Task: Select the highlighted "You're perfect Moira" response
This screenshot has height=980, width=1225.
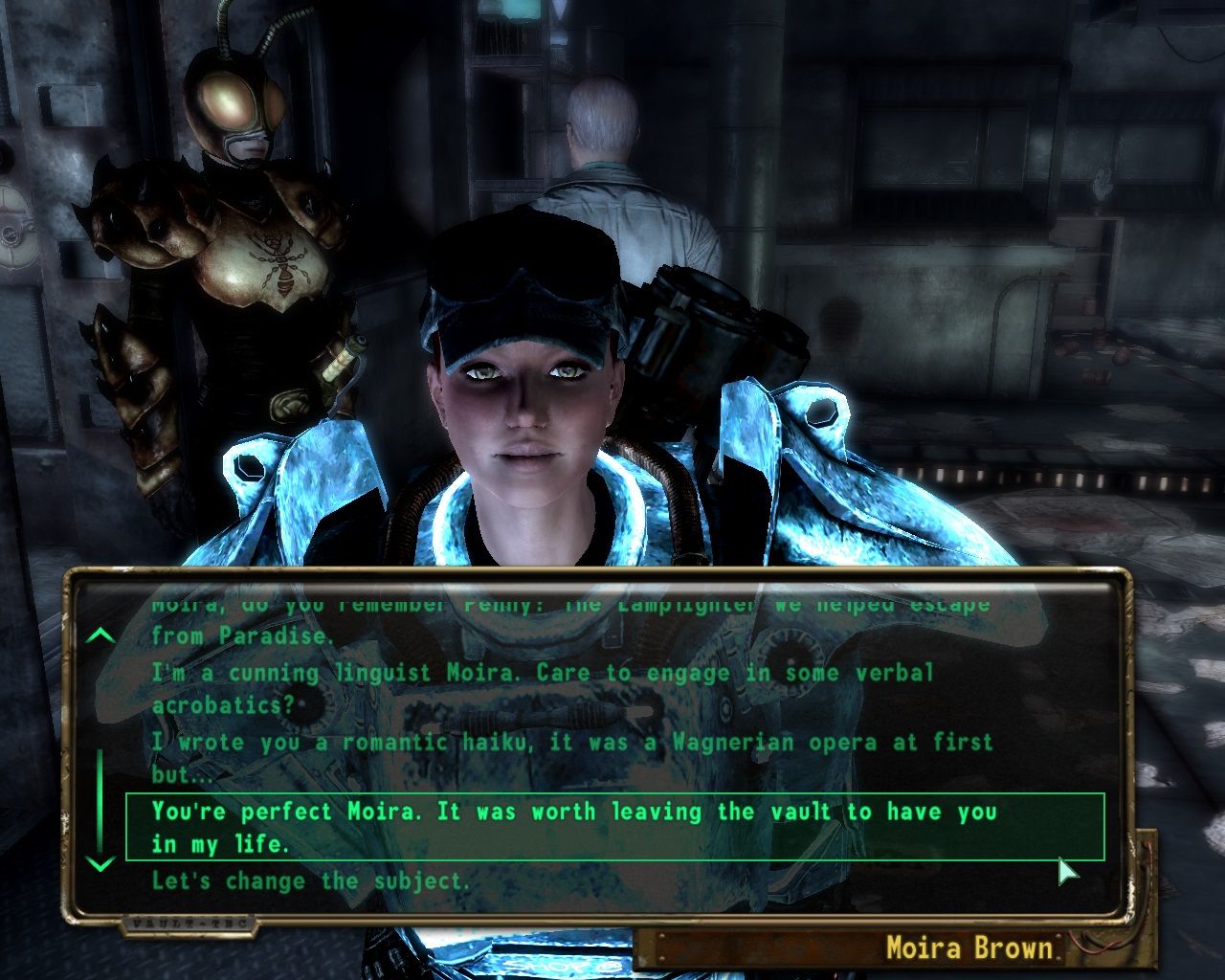Action: (x=574, y=824)
